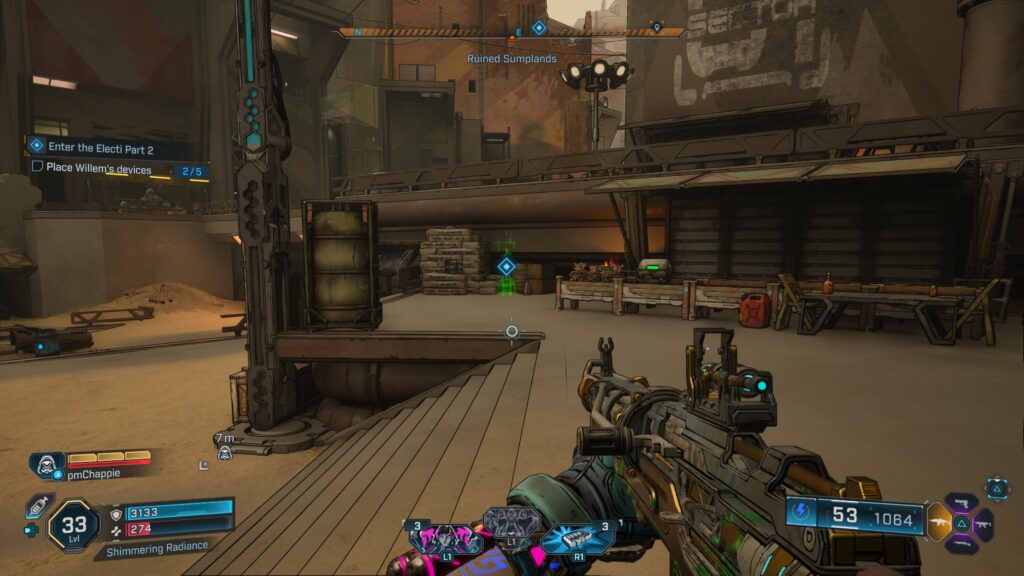Select the highlighted assault rifle weapon slot

pyautogui.click(x=940, y=522)
